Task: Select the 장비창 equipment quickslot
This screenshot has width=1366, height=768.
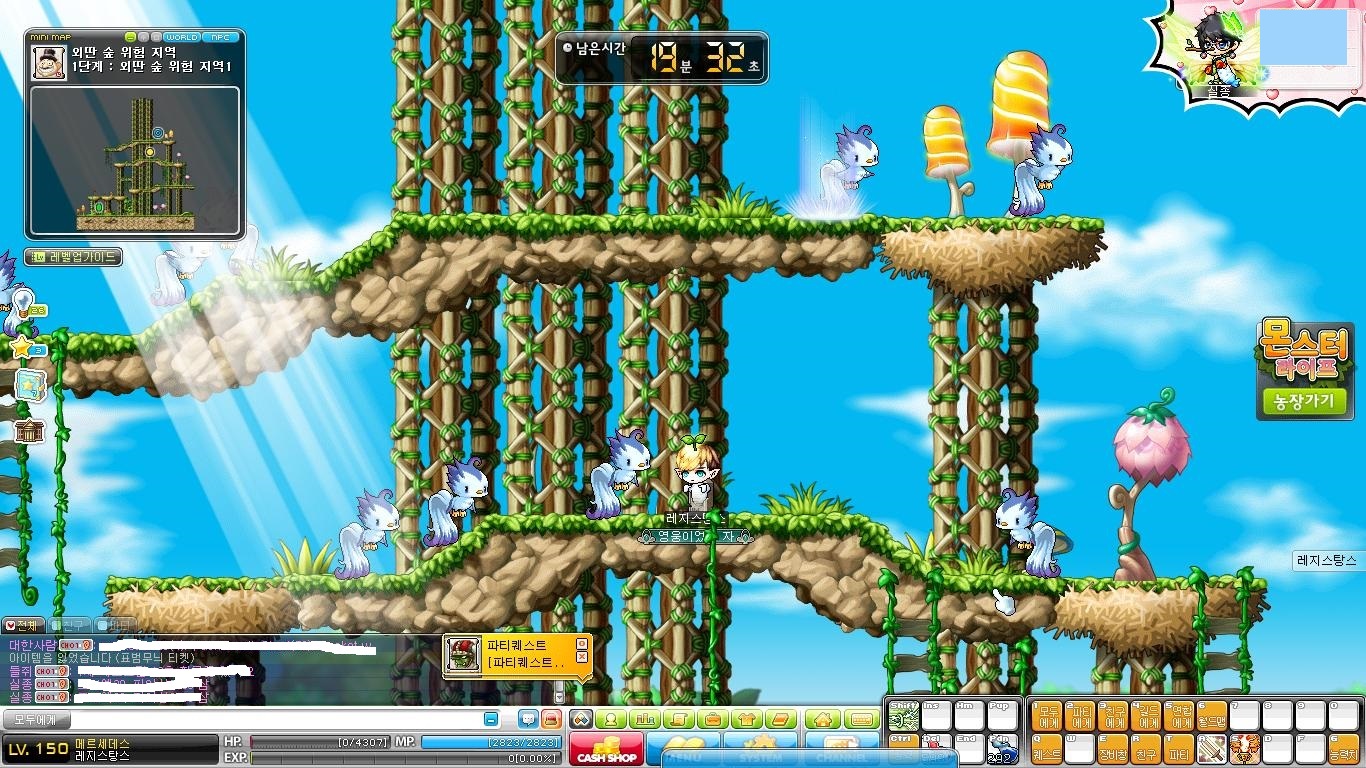Action: pos(1113,748)
